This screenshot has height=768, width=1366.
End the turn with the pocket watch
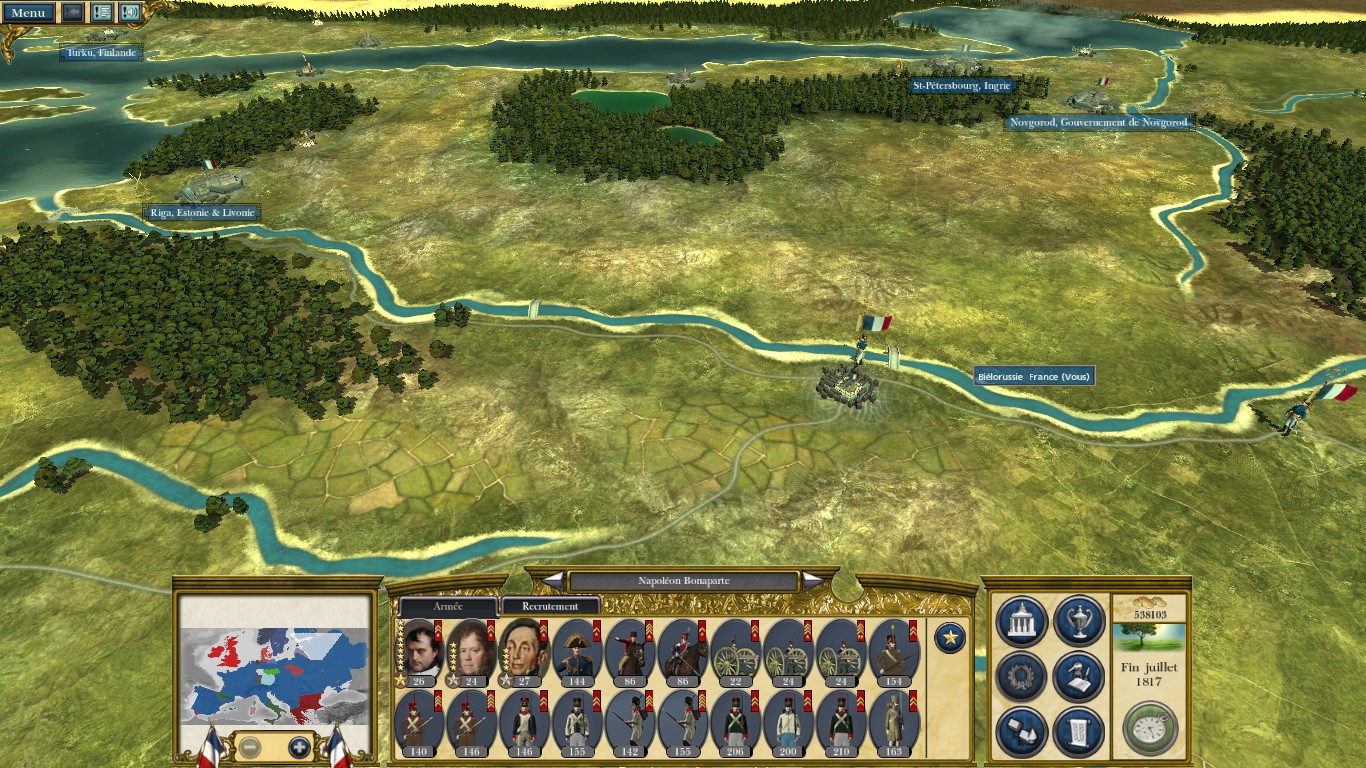click(x=1150, y=728)
